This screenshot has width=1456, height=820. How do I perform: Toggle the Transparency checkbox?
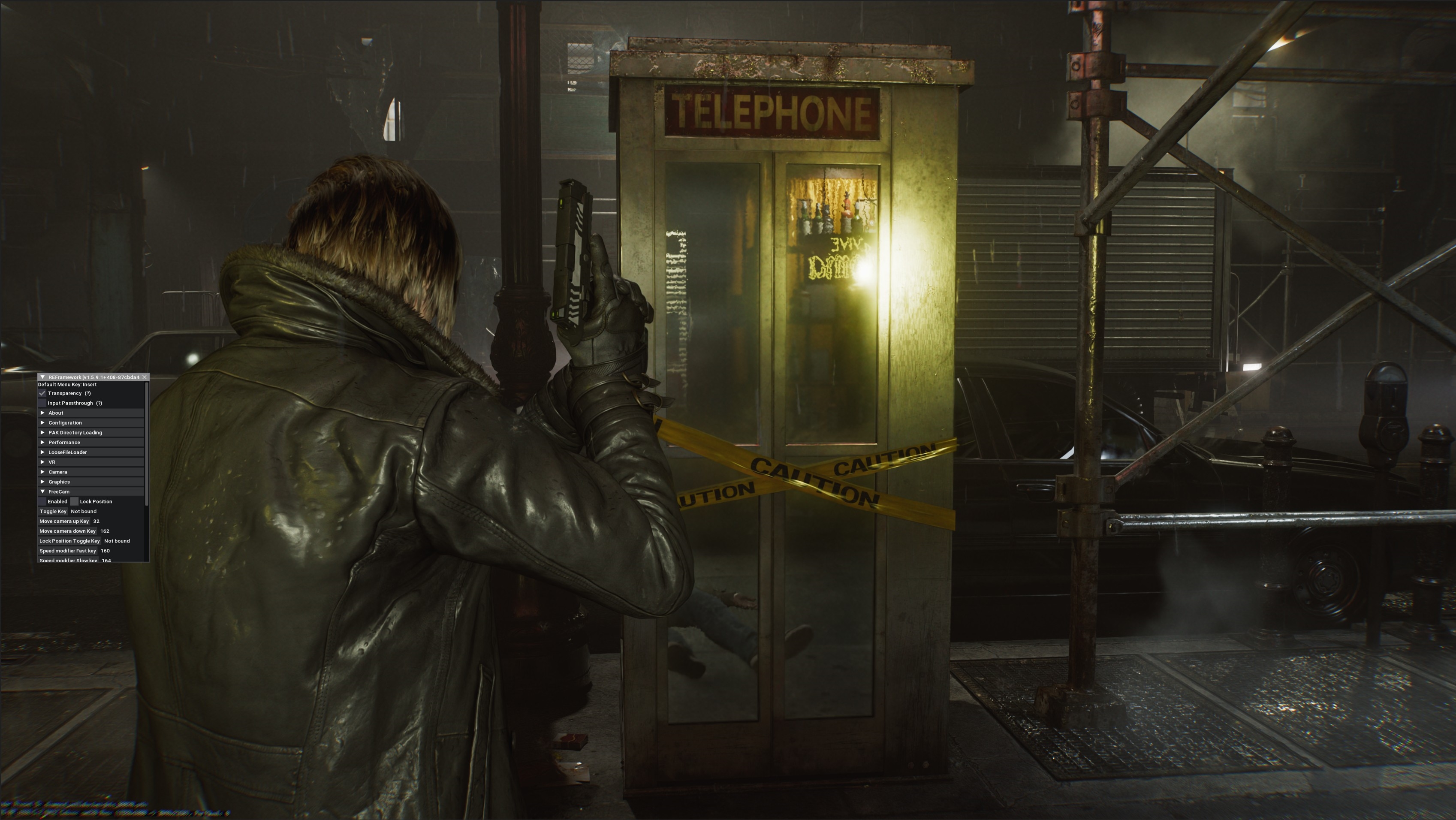[42, 393]
